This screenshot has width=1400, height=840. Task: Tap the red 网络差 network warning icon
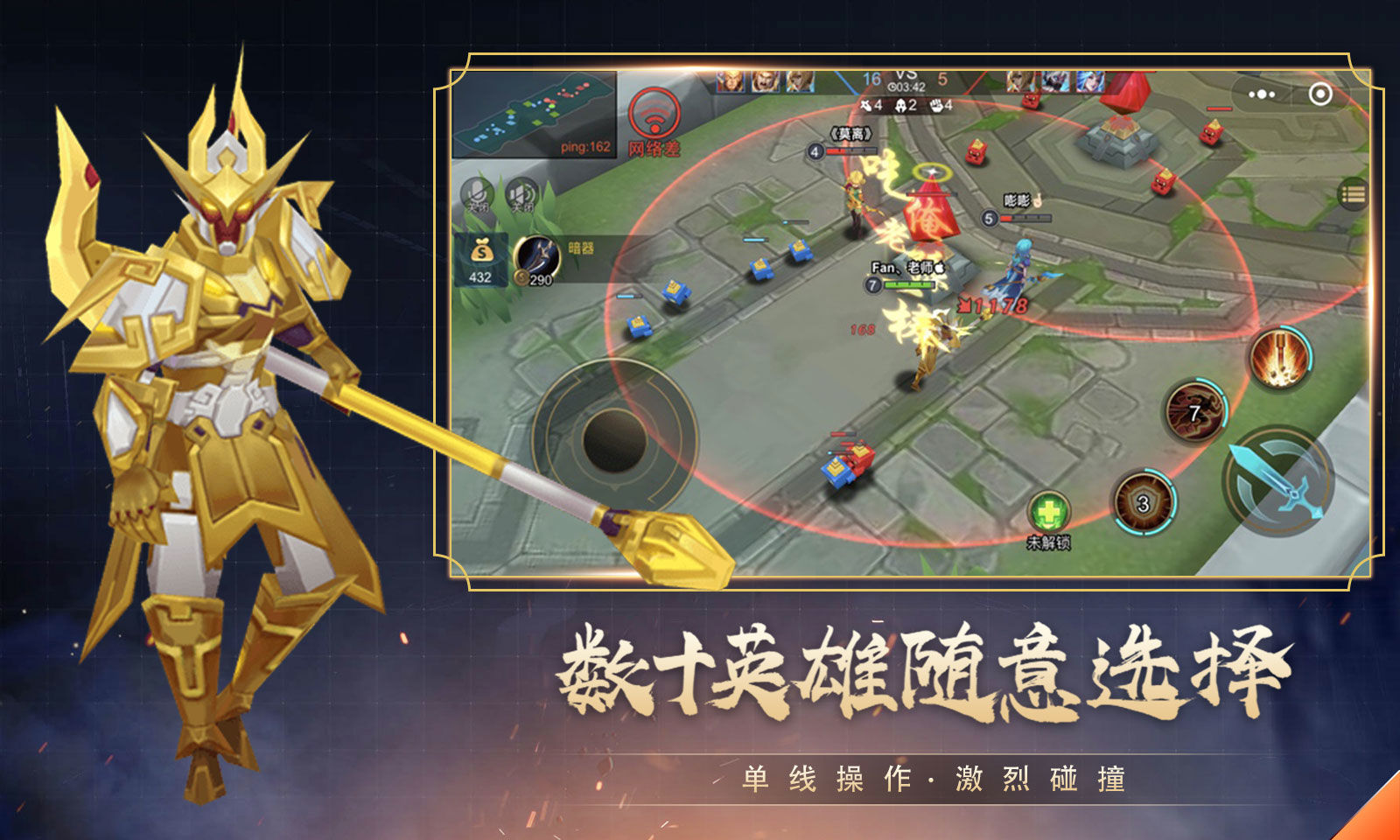[653, 114]
